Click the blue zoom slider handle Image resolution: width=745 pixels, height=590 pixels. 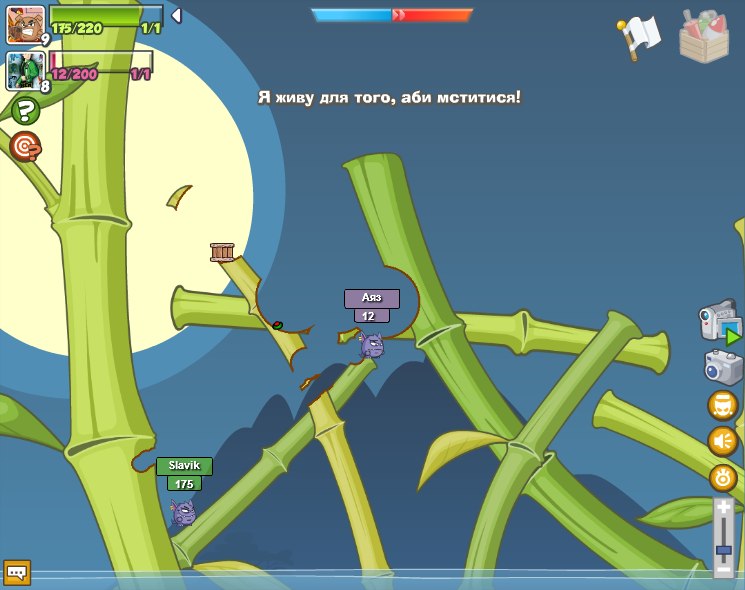coord(723,550)
